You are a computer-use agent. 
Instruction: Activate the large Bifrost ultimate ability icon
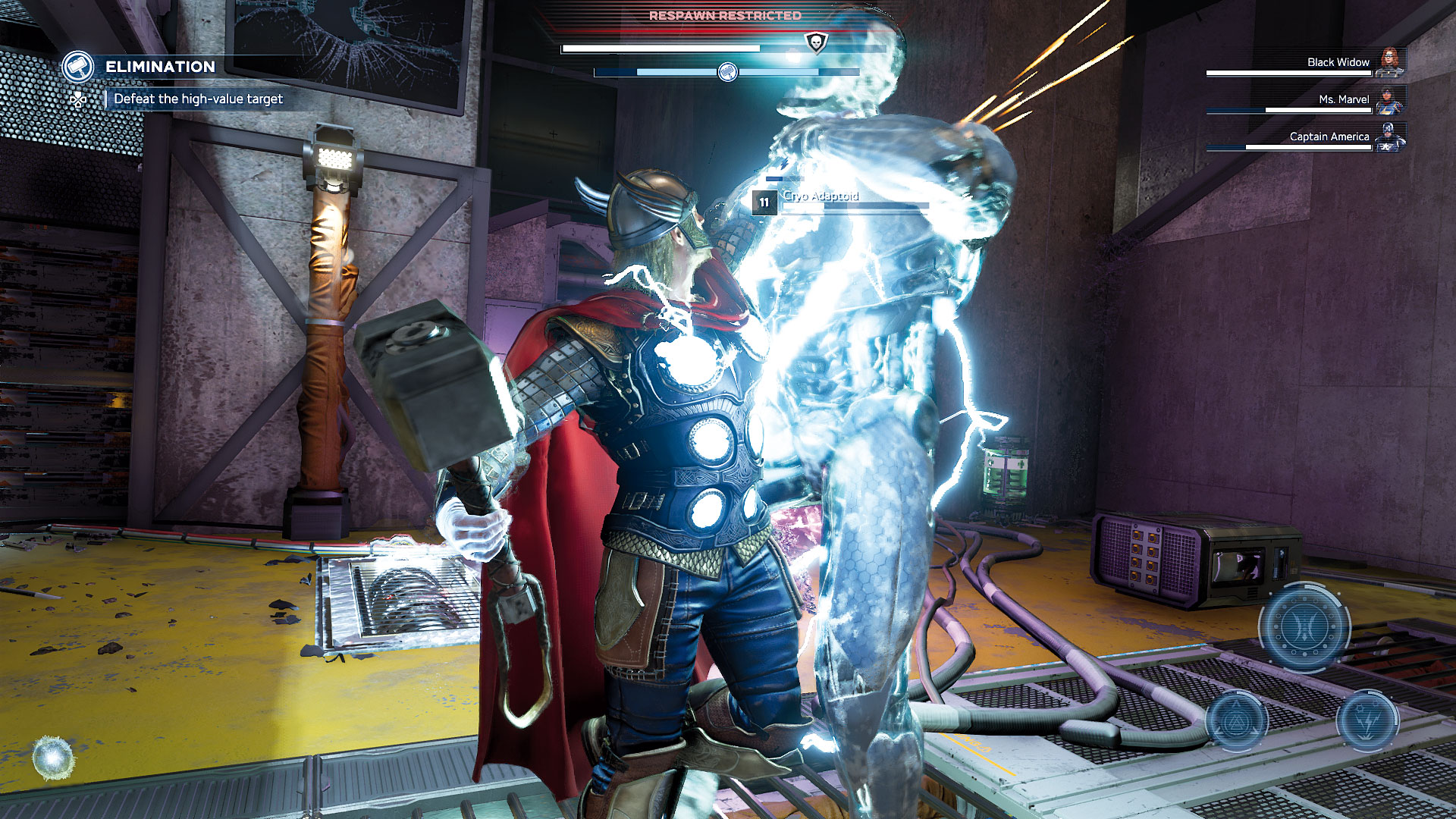[1304, 627]
